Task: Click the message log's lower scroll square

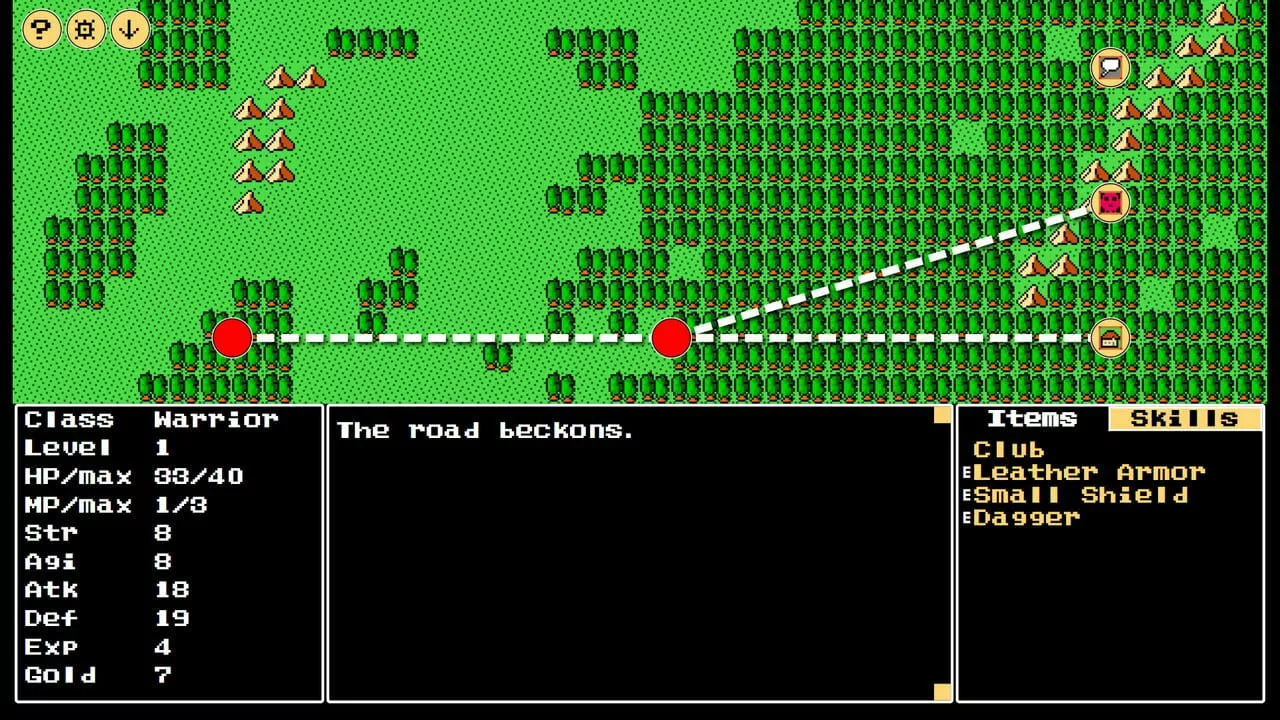Action: click(x=942, y=691)
